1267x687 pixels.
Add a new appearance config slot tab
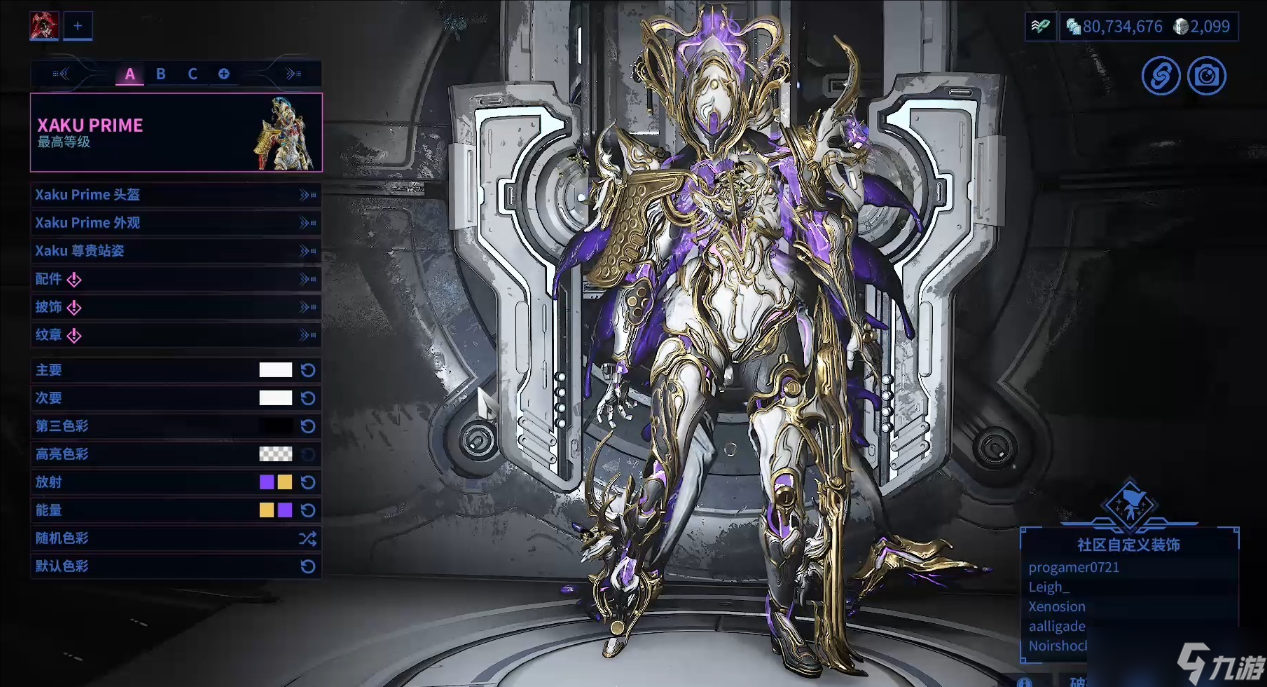click(x=223, y=74)
